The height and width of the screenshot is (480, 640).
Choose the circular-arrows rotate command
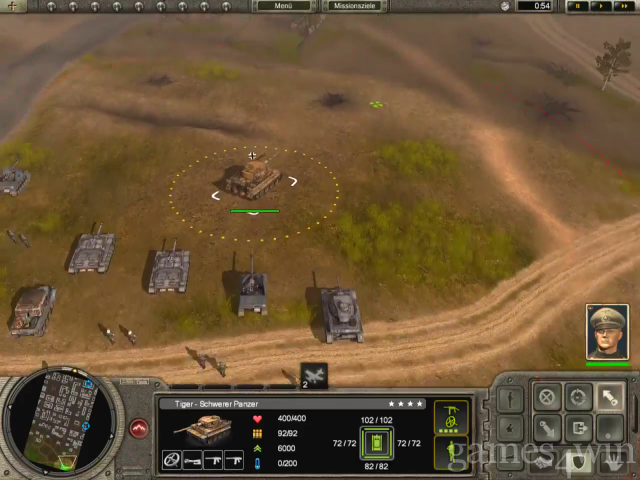point(577,396)
